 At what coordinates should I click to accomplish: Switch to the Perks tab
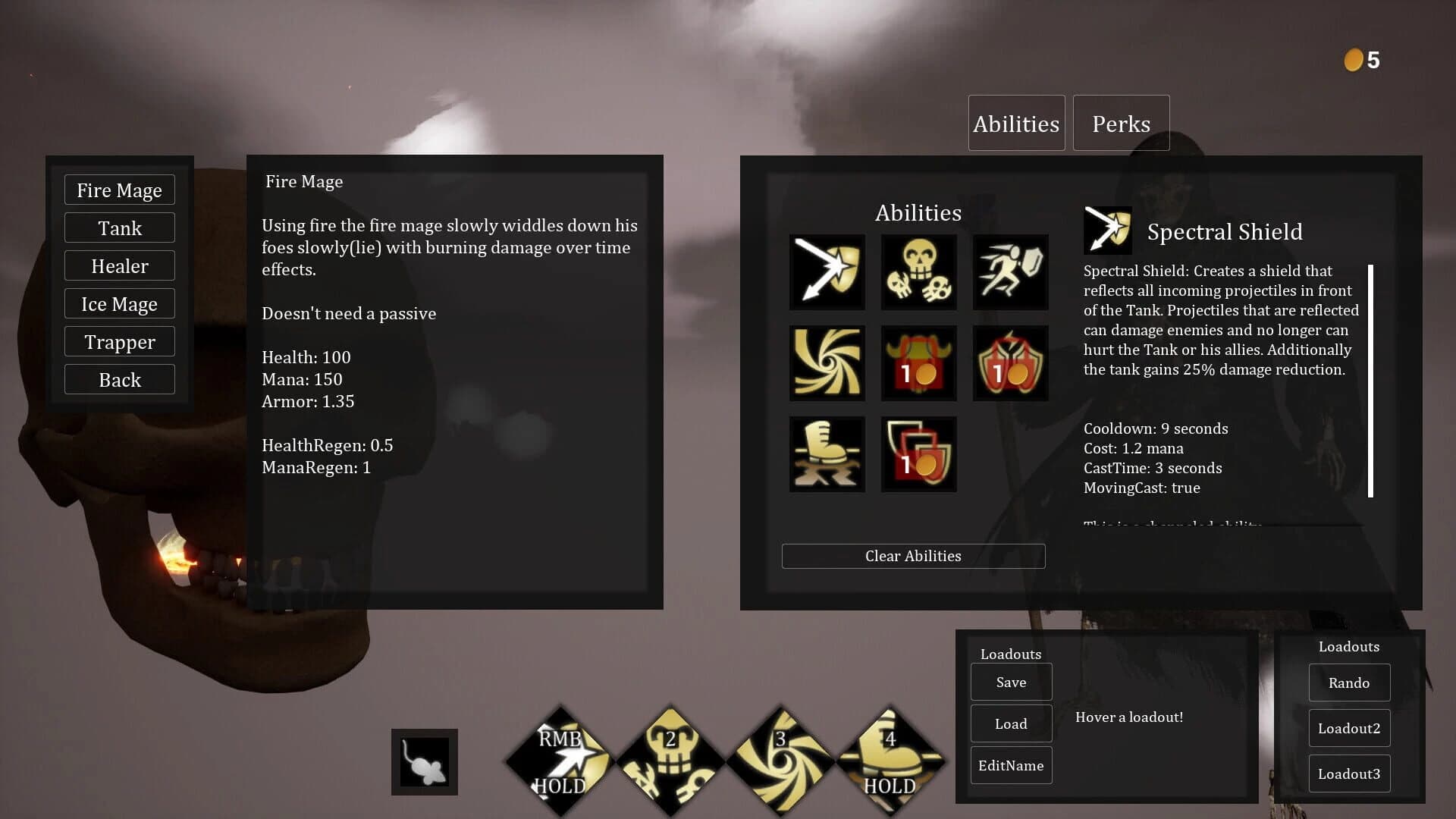click(x=1121, y=123)
